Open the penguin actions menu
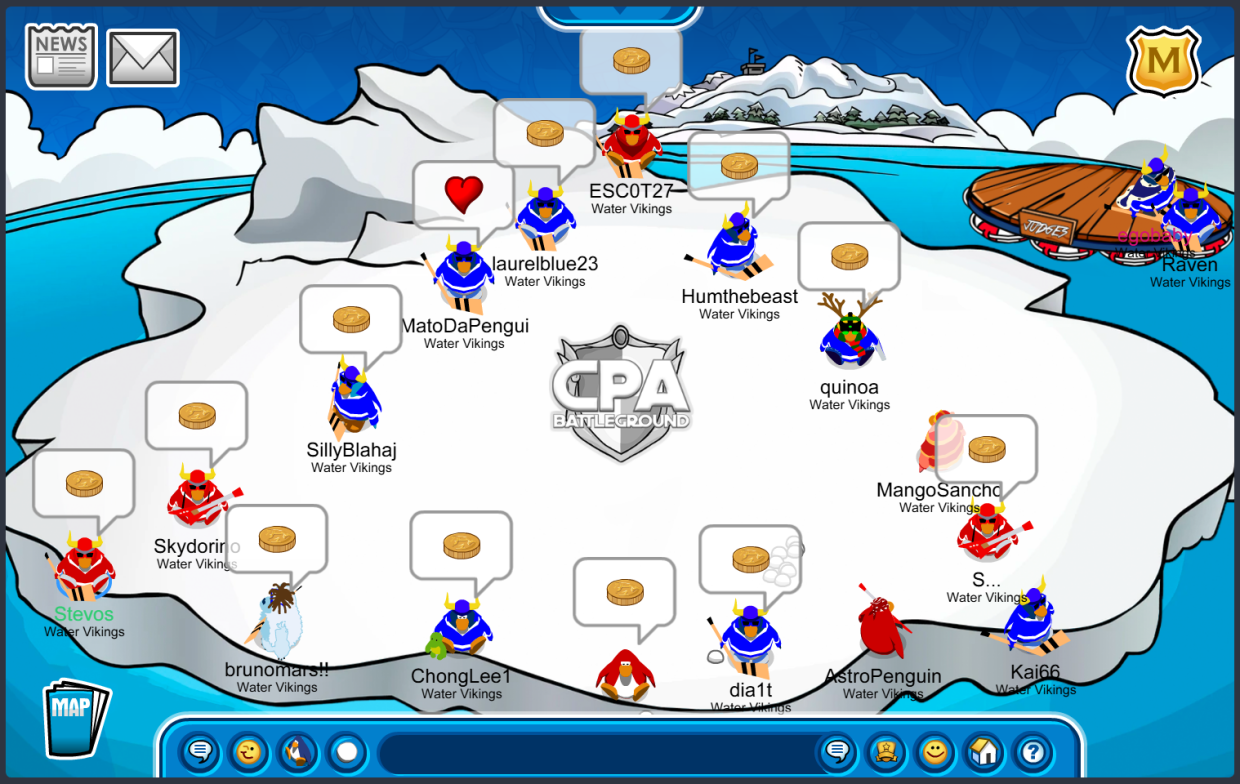 pyautogui.click(x=297, y=751)
